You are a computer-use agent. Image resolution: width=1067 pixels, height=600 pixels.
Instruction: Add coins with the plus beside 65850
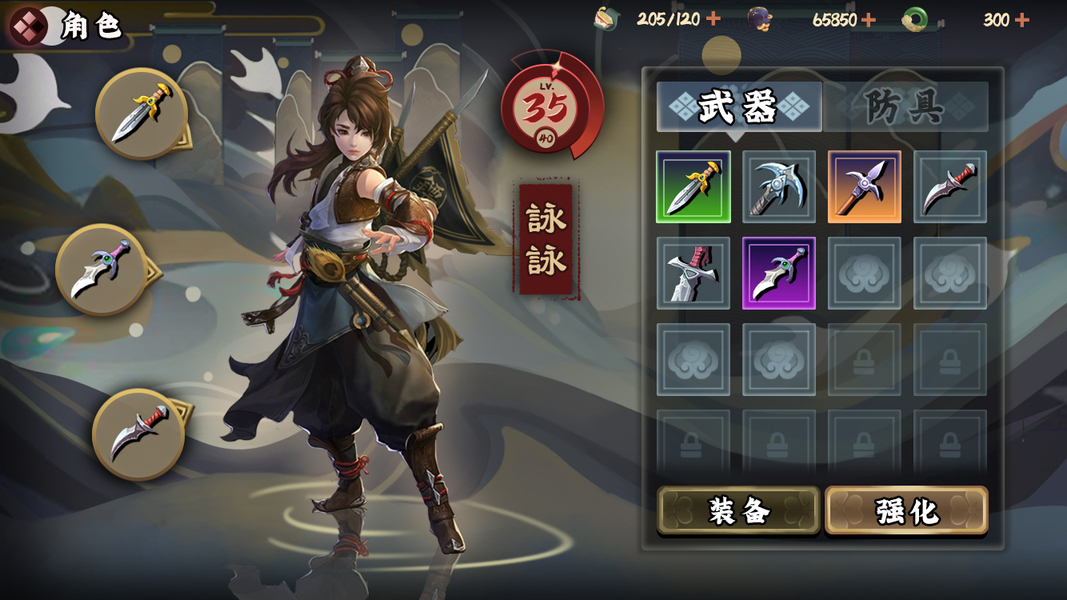click(x=868, y=19)
